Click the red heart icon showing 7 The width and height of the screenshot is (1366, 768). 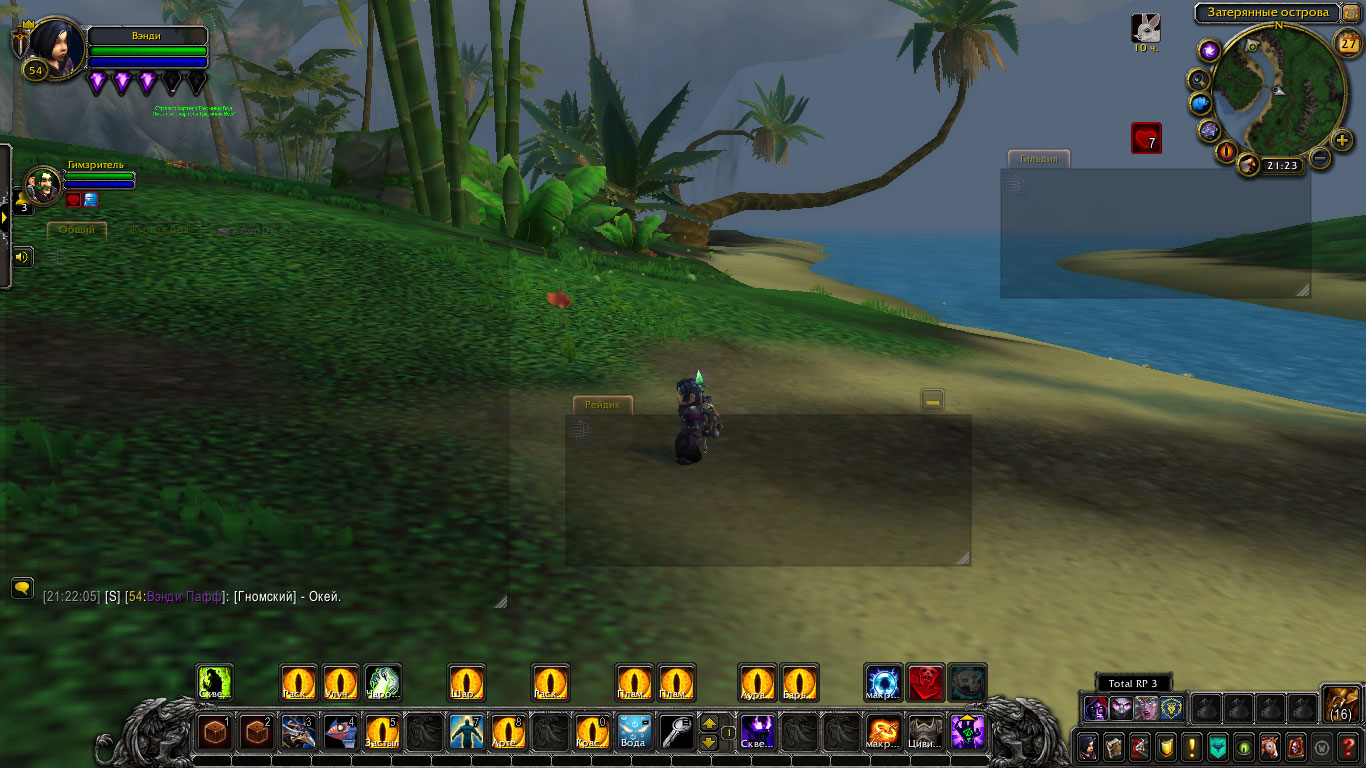(x=1146, y=138)
